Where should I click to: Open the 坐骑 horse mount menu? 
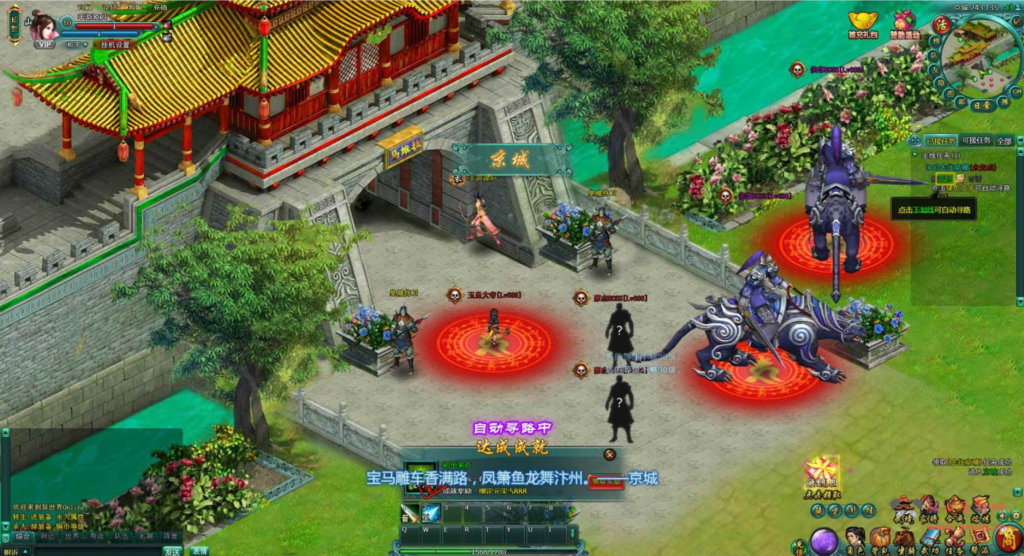point(904,538)
